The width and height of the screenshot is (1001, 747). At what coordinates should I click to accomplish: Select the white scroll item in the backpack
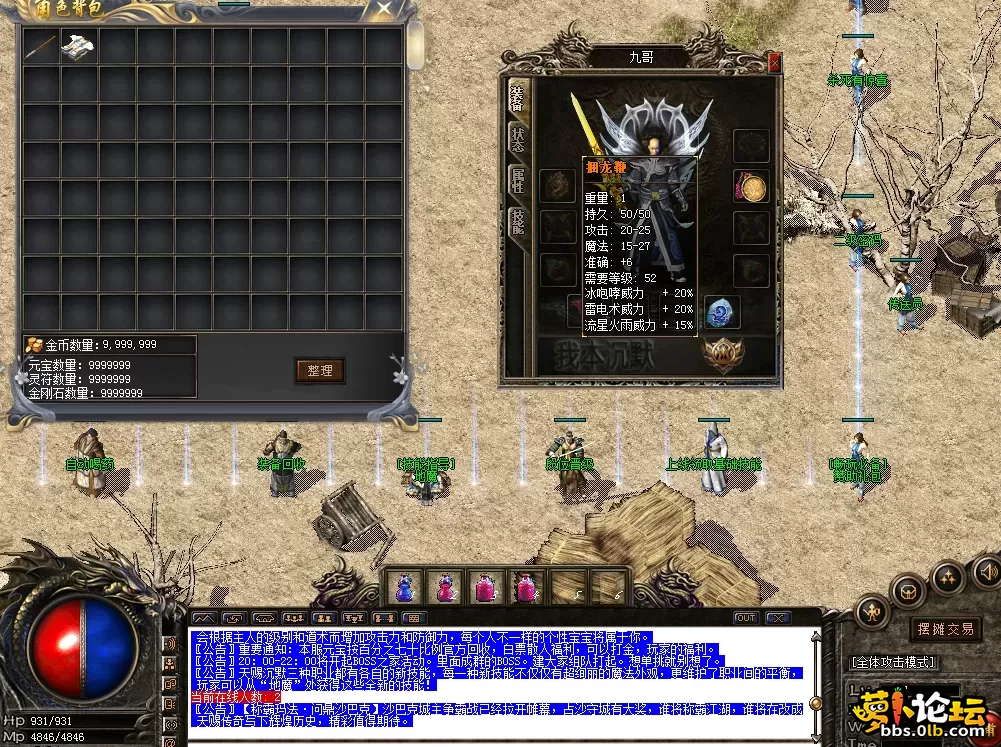click(79, 45)
